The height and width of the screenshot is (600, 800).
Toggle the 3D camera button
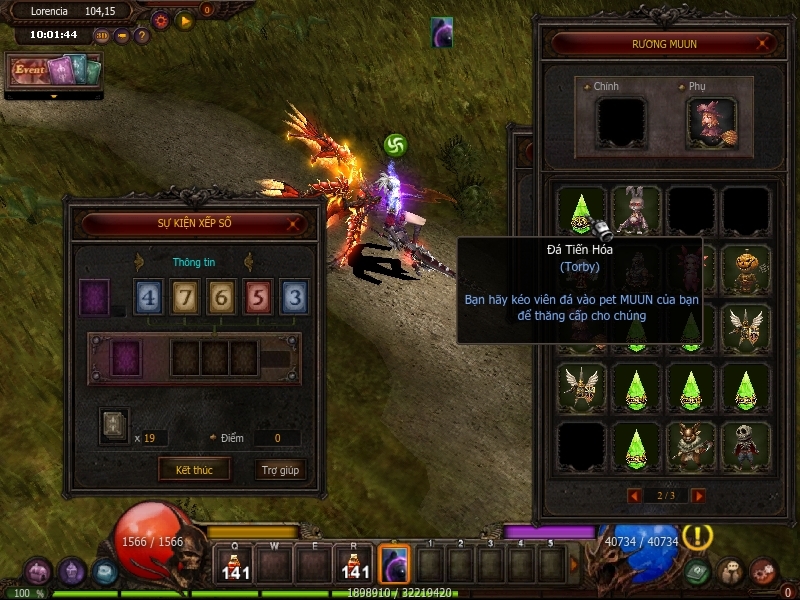click(x=102, y=36)
